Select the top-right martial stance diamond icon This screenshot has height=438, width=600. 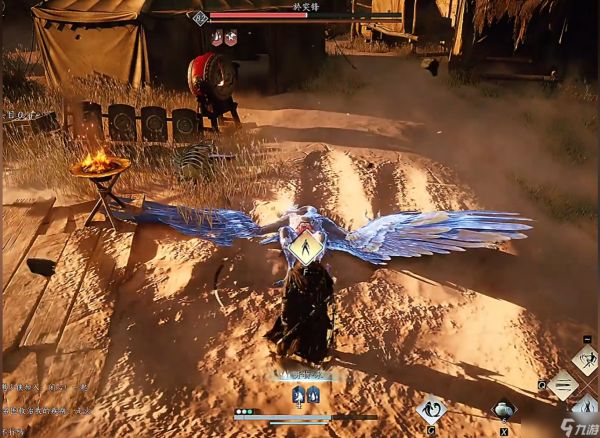coord(585,359)
